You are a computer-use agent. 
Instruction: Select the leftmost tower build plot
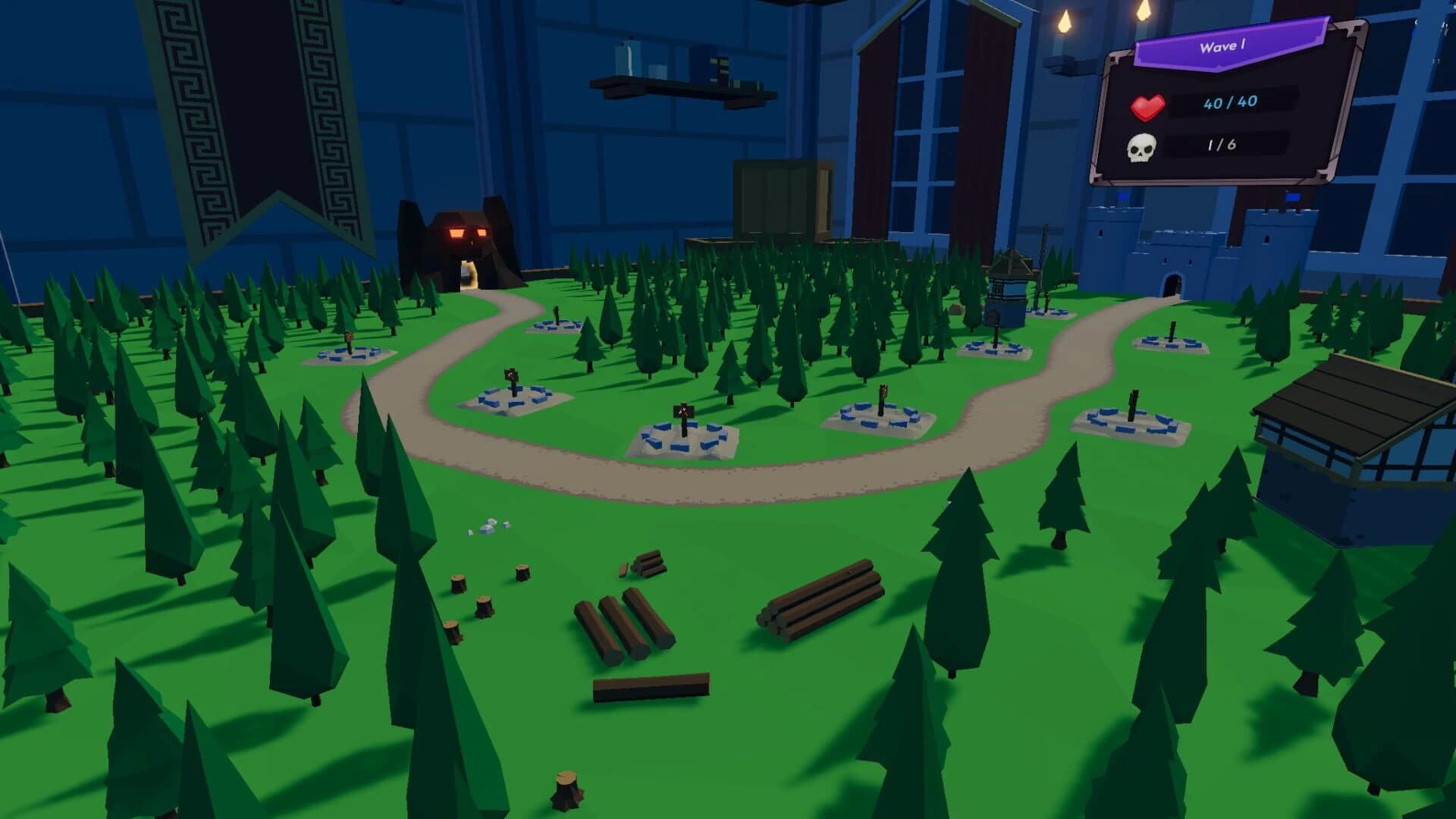coord(349,356)
